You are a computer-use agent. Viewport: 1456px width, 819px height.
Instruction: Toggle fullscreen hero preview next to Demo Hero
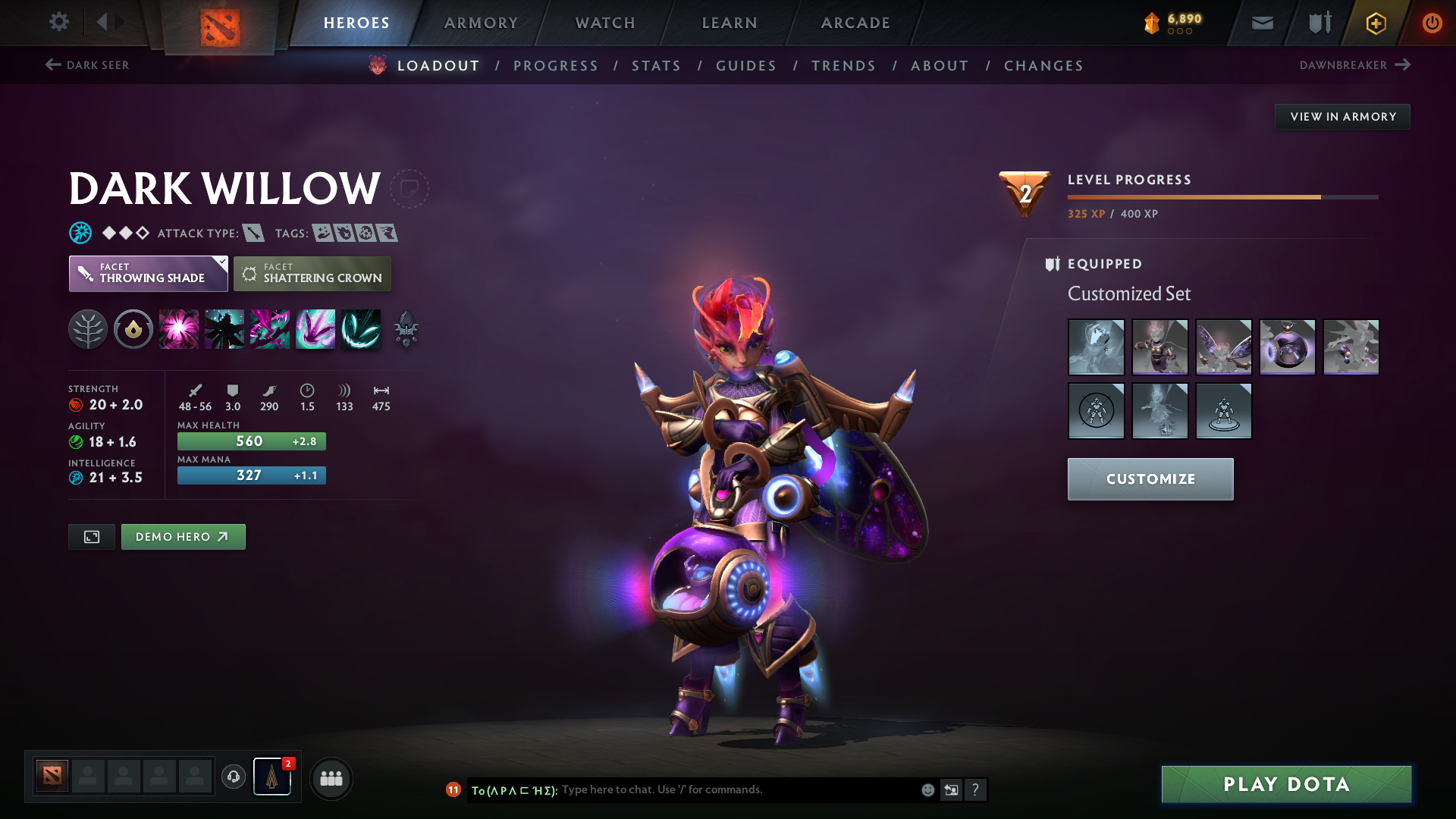(x=91, y=536)
